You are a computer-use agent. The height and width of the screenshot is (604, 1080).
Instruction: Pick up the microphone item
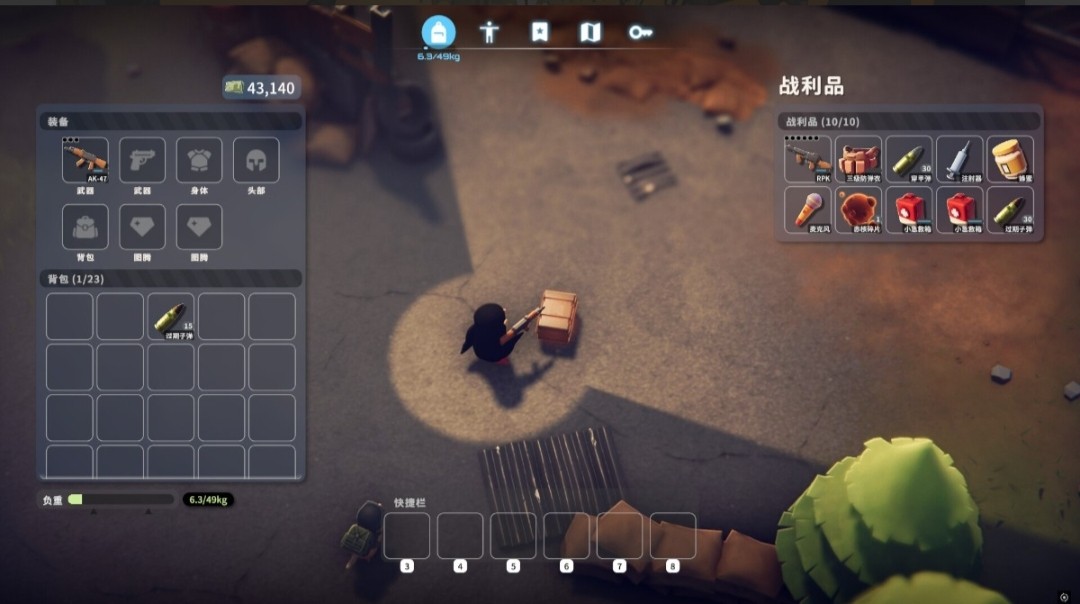(808, 210)
